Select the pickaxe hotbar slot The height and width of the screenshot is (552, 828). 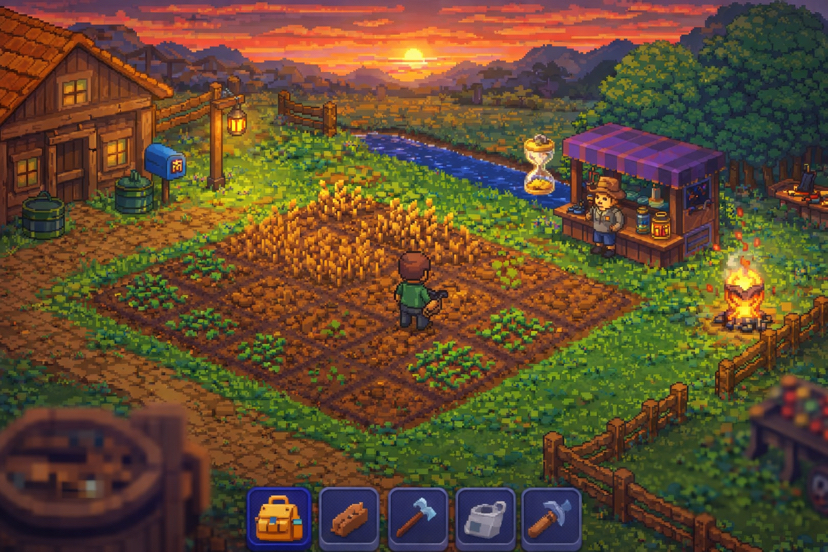(x=551, y=518)
